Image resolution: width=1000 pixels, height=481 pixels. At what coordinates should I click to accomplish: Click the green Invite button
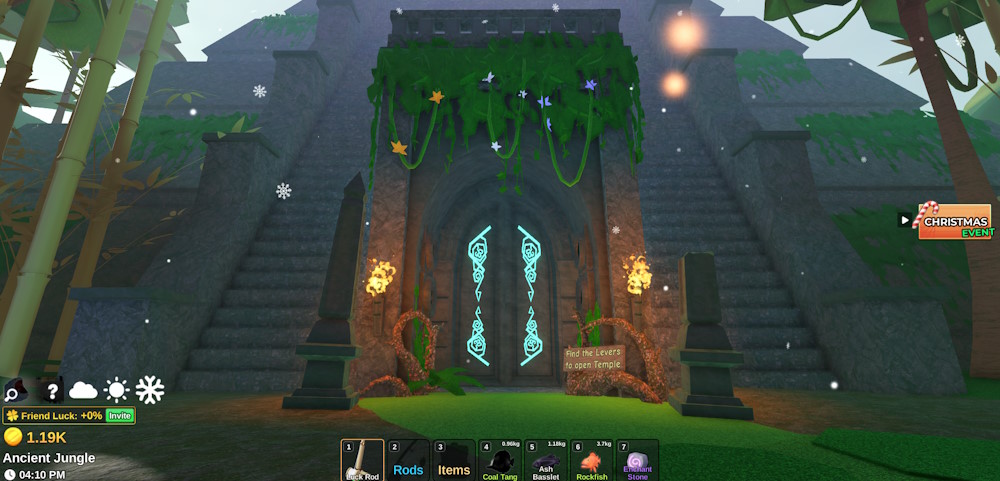pos(120,416)
